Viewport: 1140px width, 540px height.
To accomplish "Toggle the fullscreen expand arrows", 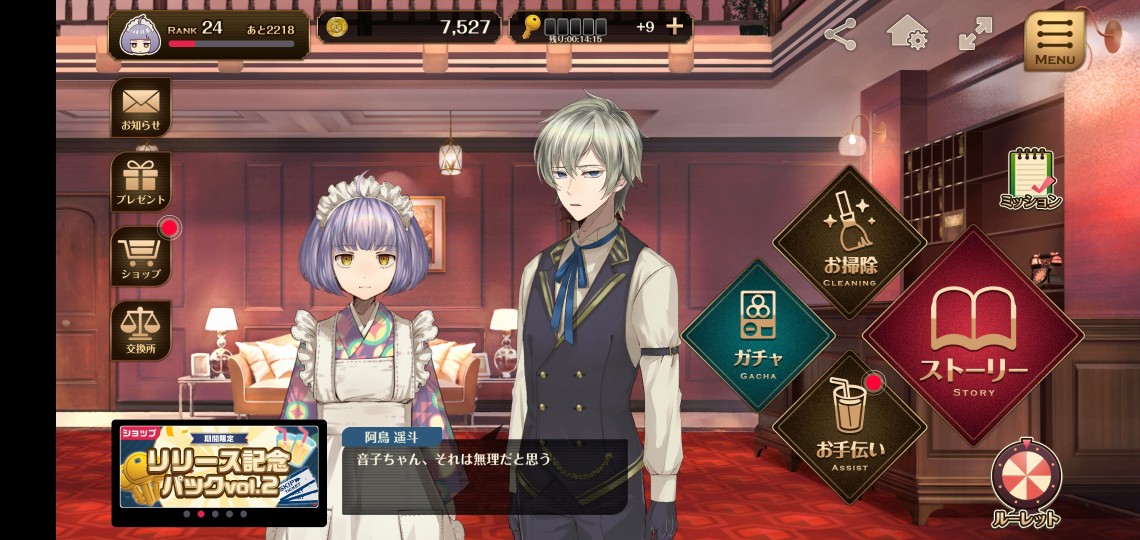I will [x=973, y=34].
